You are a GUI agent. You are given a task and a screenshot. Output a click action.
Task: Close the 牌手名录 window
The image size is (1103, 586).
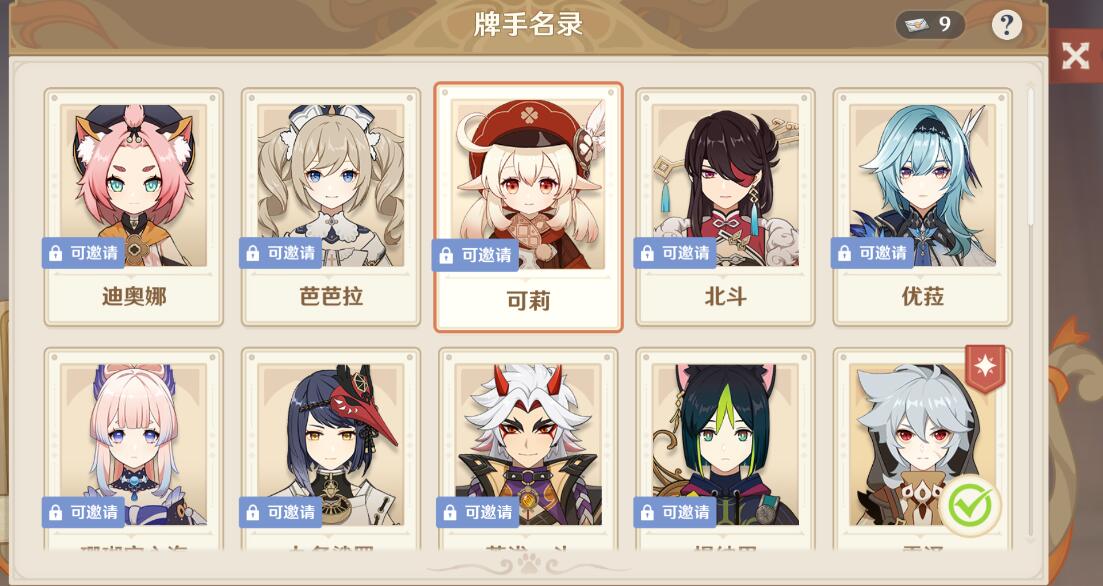point(1075,56)
